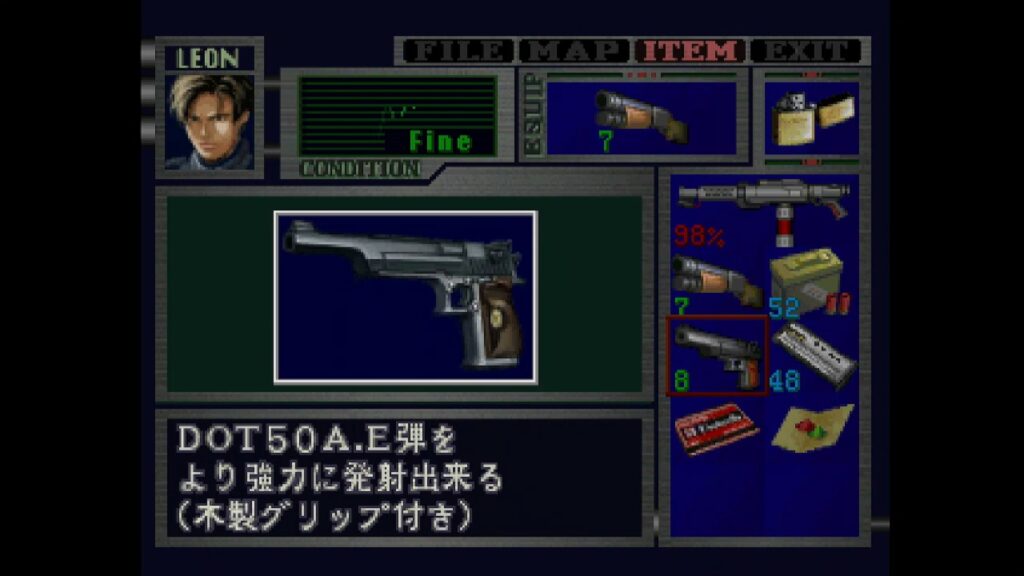Switch to the MAP tab
This screenshot has height=576, width=1024.
576,50
